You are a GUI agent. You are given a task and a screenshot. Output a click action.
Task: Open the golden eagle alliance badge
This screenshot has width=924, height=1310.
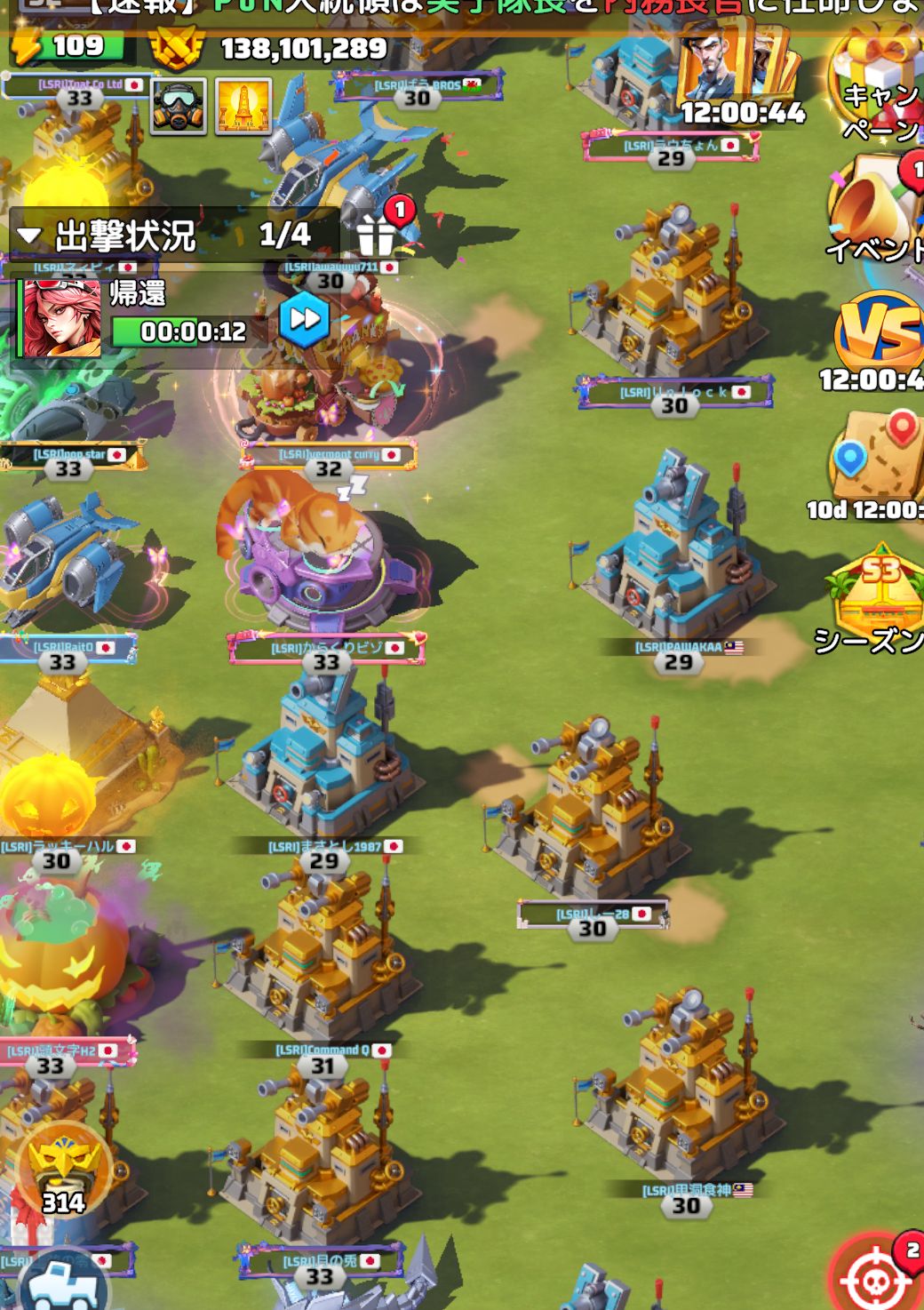[64, 1169]
